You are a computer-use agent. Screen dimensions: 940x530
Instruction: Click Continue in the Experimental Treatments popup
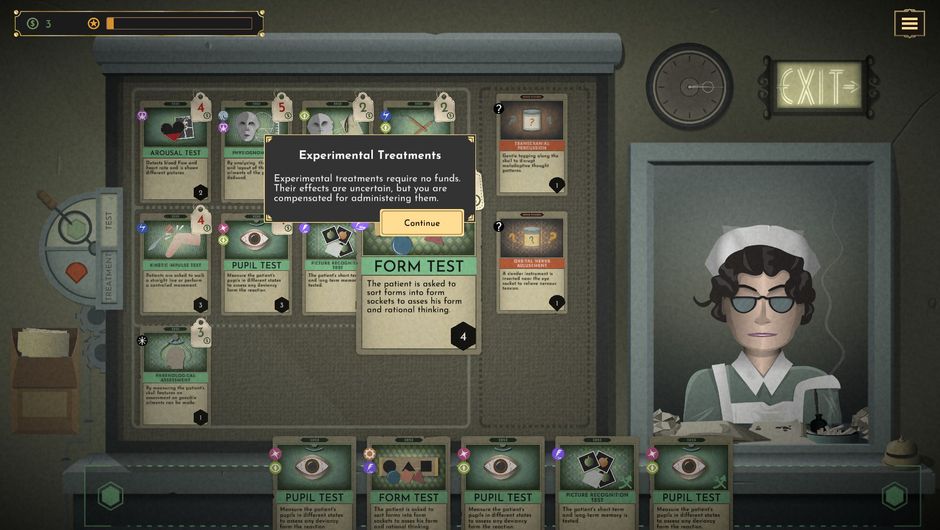tap(421, 223)
